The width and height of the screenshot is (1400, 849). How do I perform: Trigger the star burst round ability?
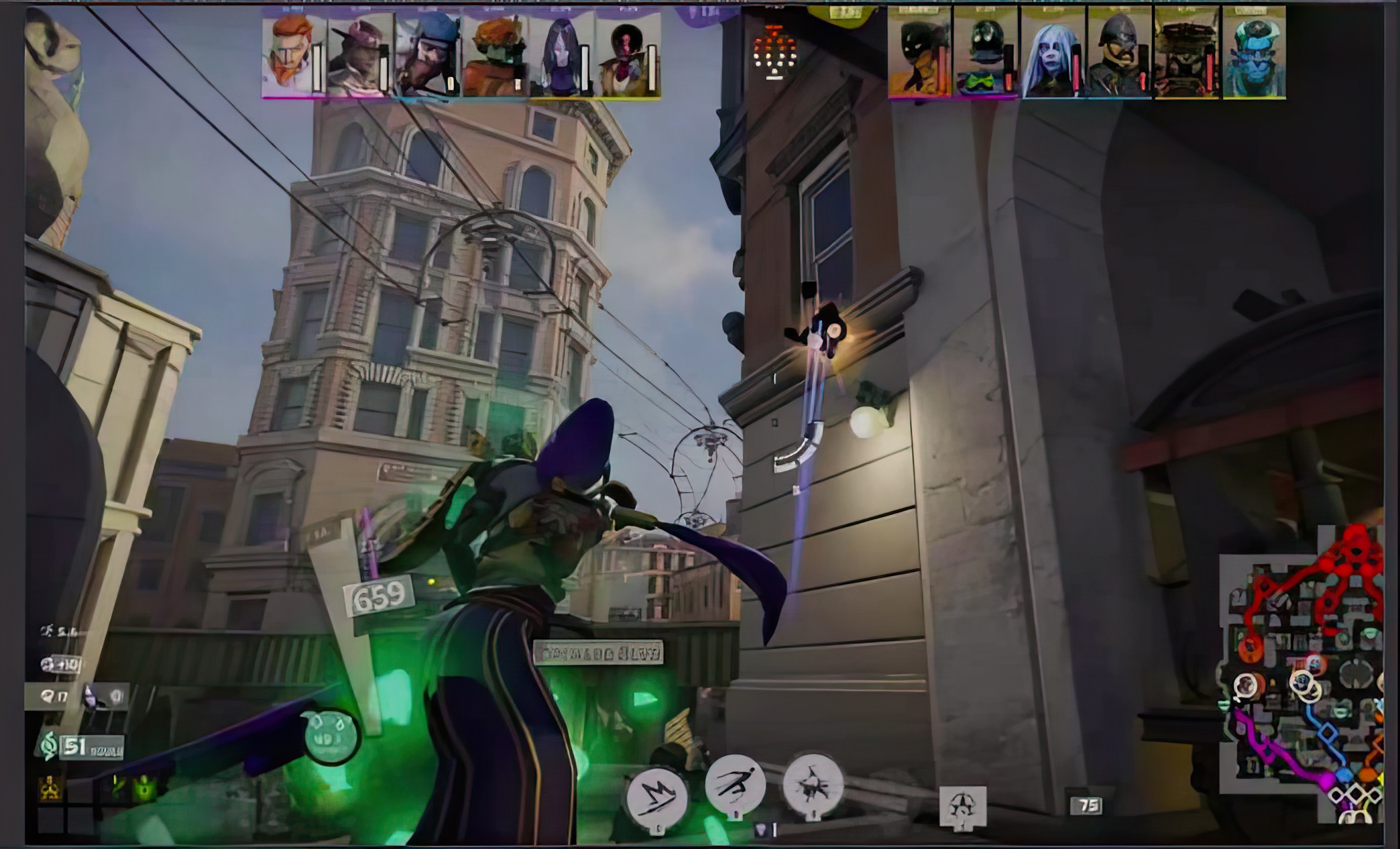point(813,785)
